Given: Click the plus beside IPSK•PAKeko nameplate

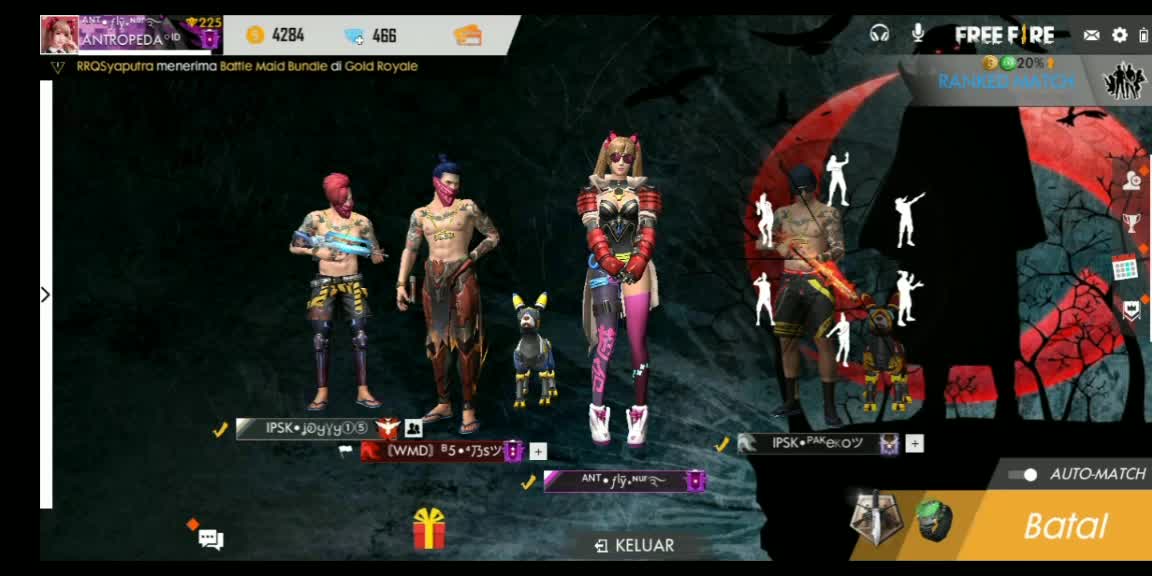Looking at the screenshot, I should tap(914, 443).
